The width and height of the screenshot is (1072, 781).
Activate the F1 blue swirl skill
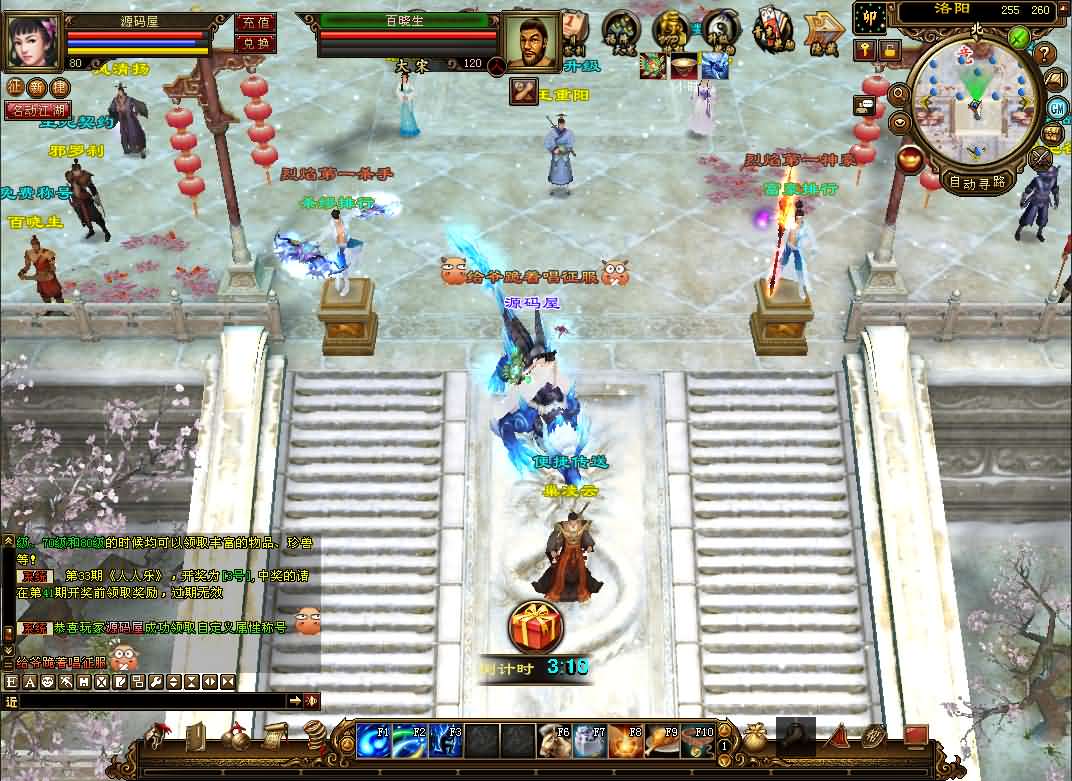point(373,741)
